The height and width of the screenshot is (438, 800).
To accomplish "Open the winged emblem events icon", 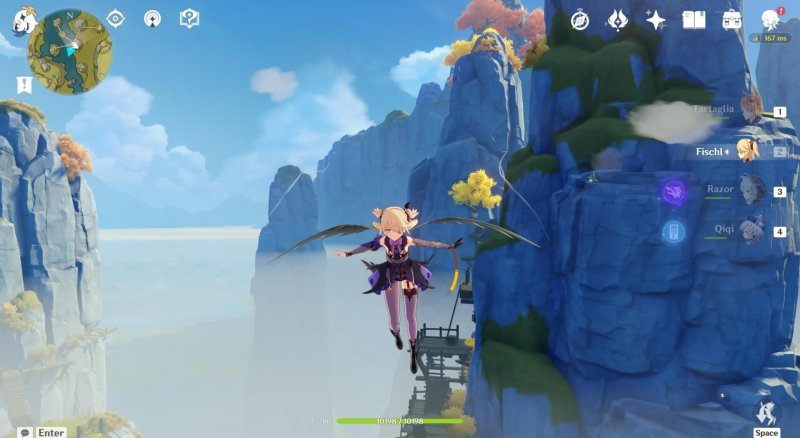I will coord(618,20).
